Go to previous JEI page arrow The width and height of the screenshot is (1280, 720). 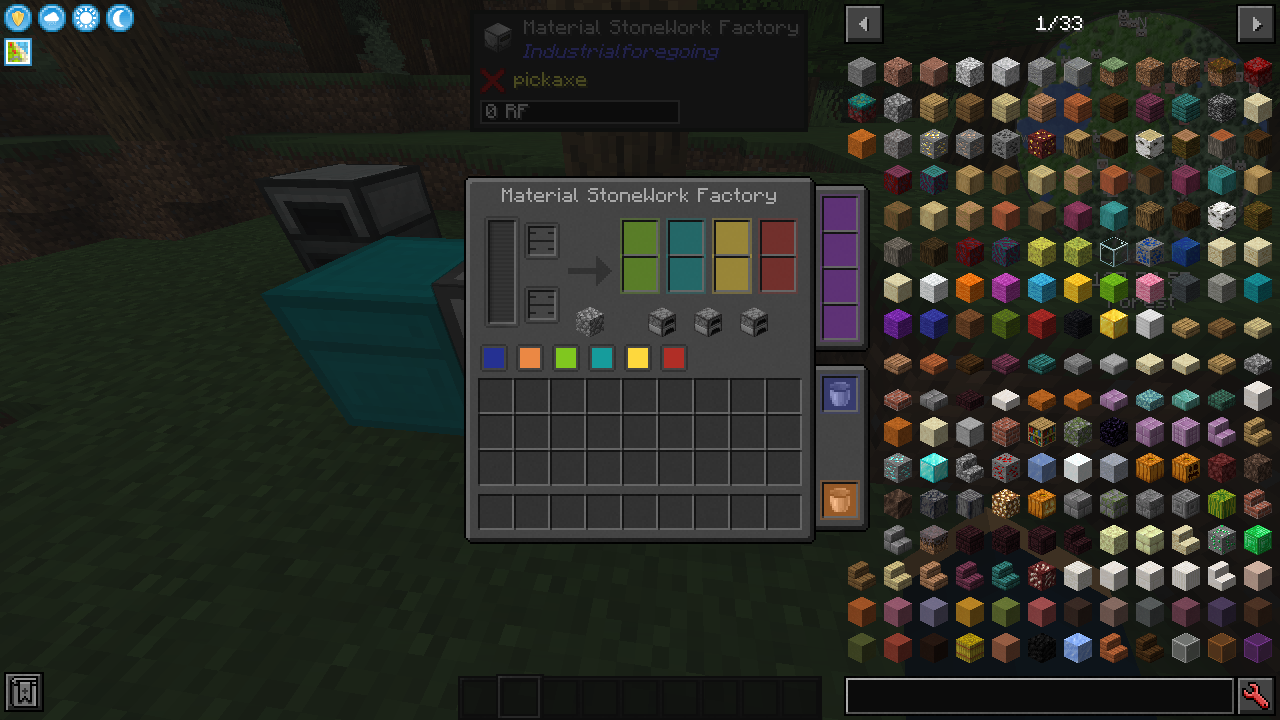(x=863, y=23)
